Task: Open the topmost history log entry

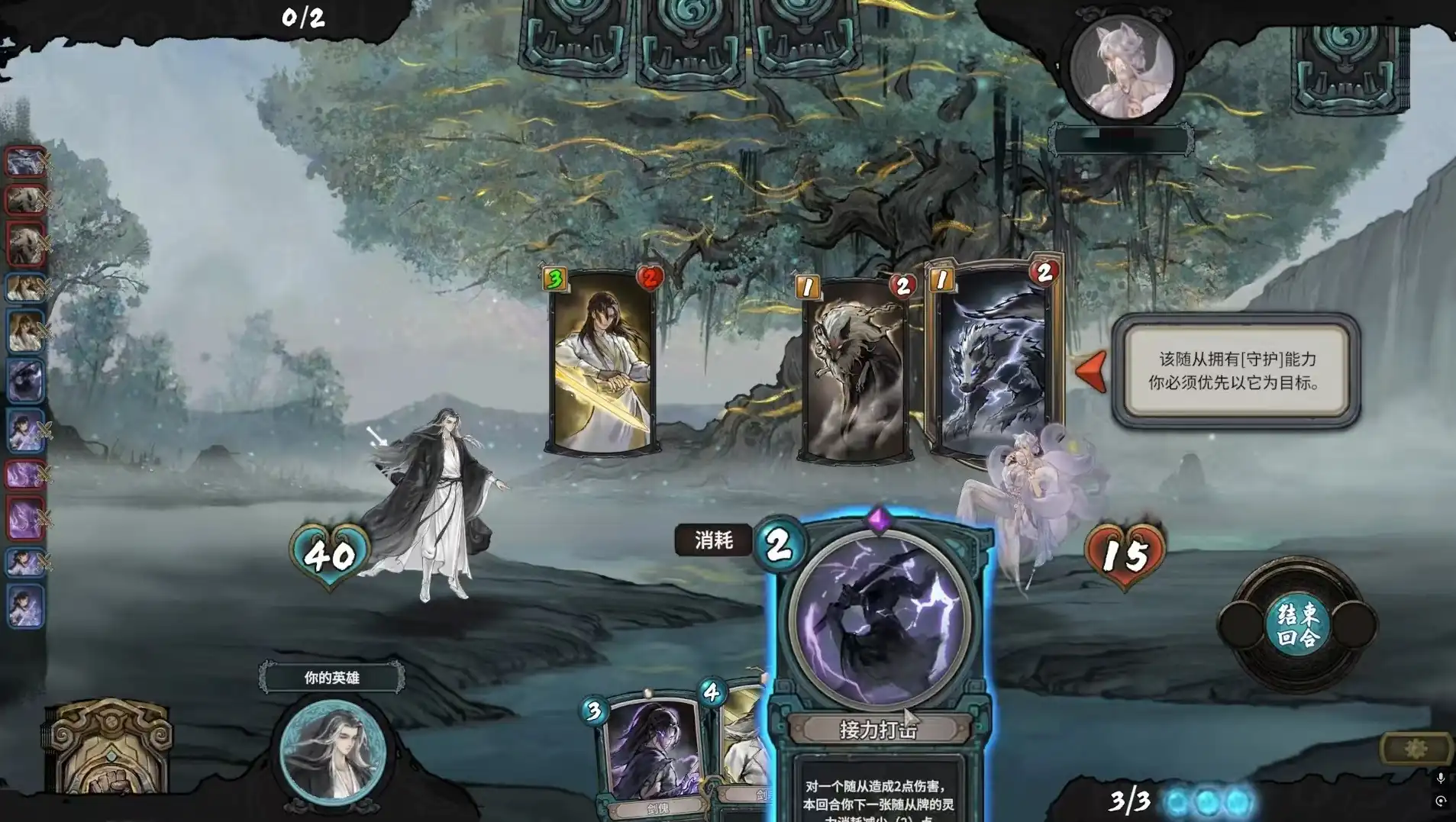Action: 26,162
